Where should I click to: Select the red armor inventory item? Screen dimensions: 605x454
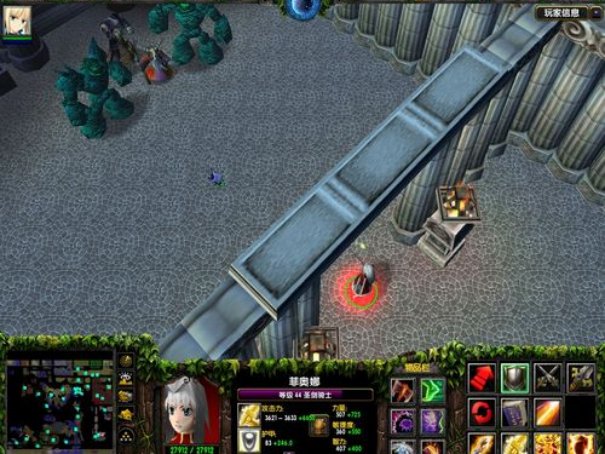pos(403,390)
